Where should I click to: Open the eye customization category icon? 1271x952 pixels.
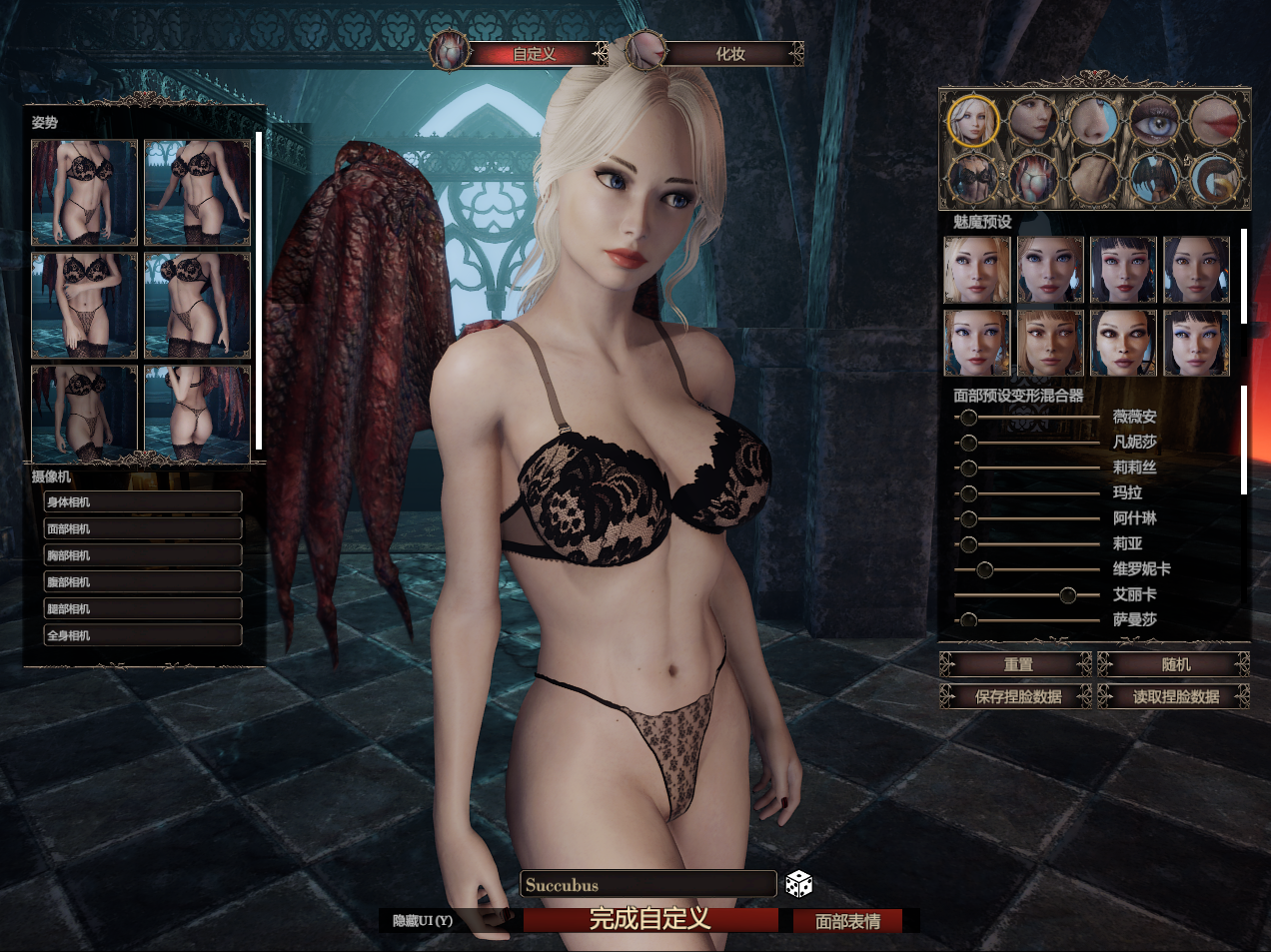click(1154, 120)
